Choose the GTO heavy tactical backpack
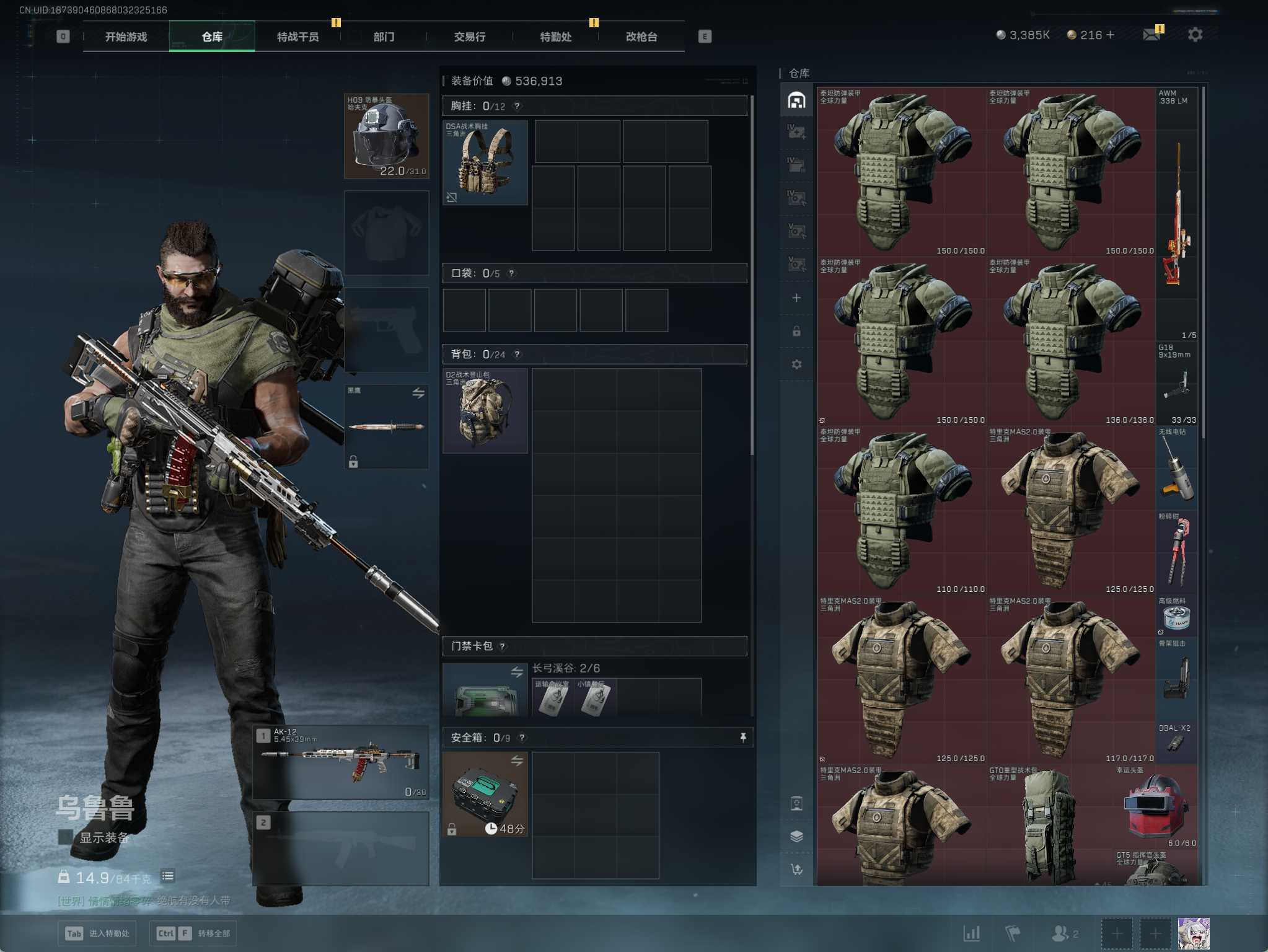 click(x=1047, y=824)
